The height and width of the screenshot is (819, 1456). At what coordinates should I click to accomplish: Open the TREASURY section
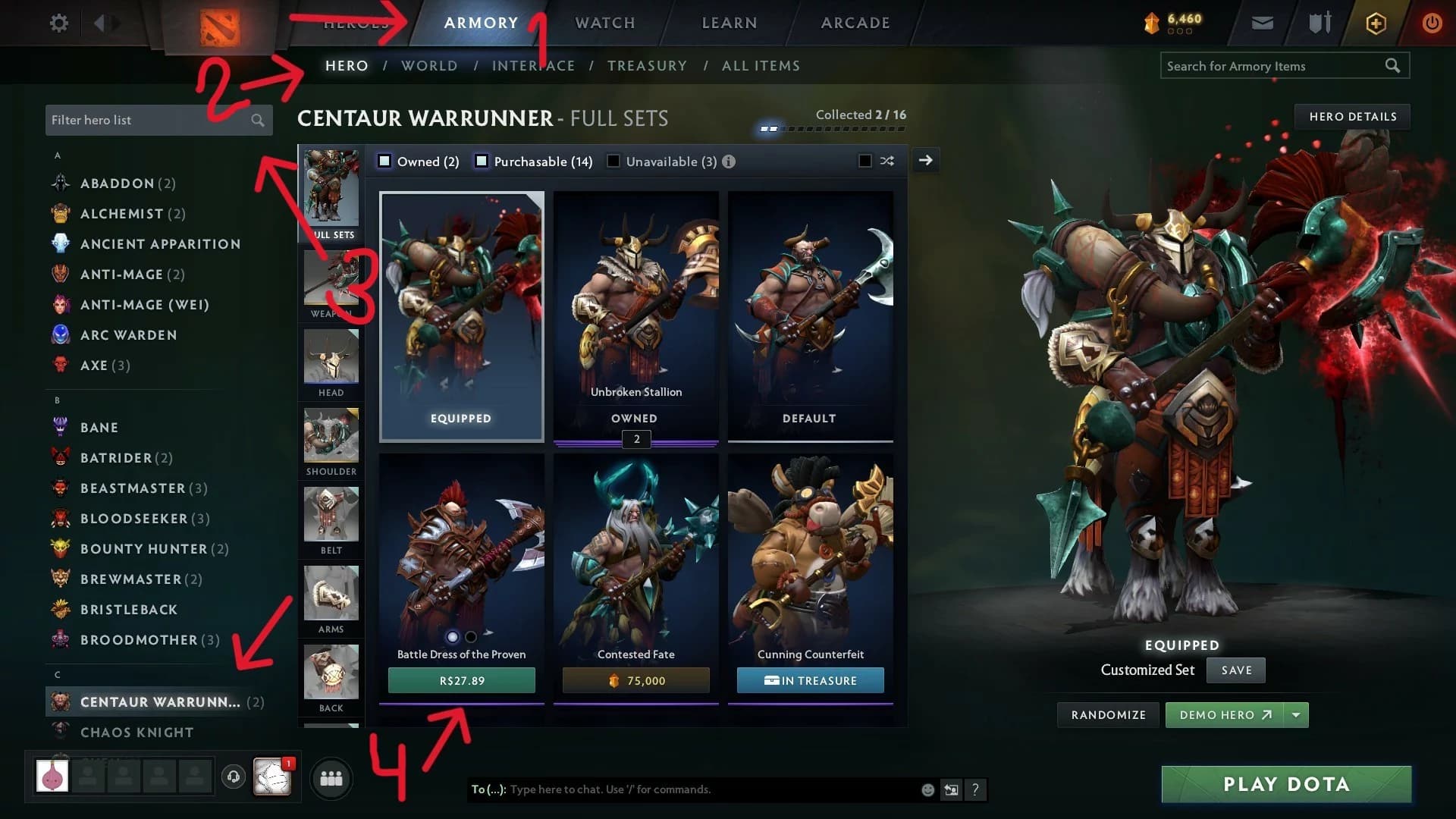click(x=646, y=65)
